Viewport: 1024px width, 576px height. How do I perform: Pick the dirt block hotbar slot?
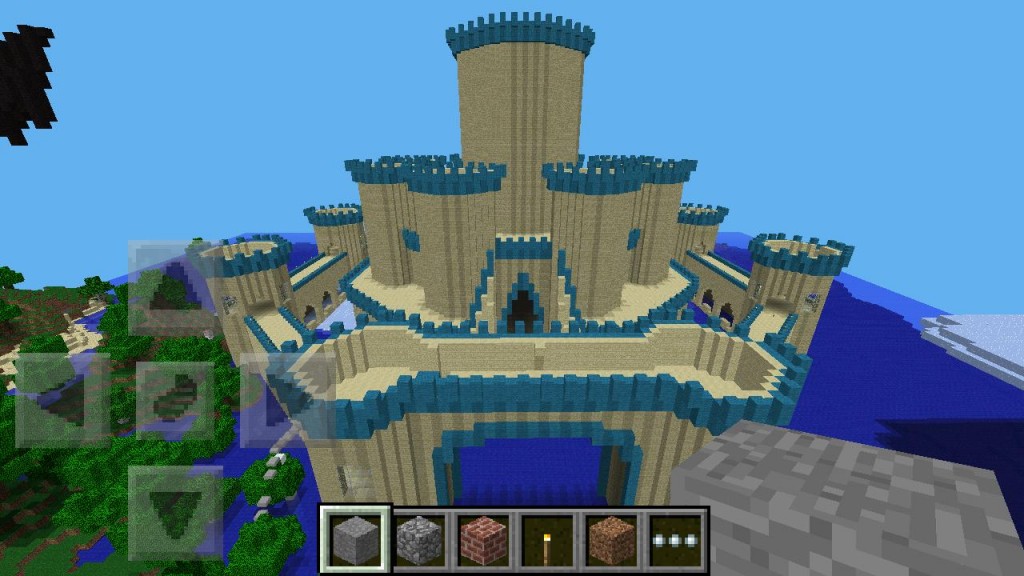pyautogui.click(x=612, y=540)
